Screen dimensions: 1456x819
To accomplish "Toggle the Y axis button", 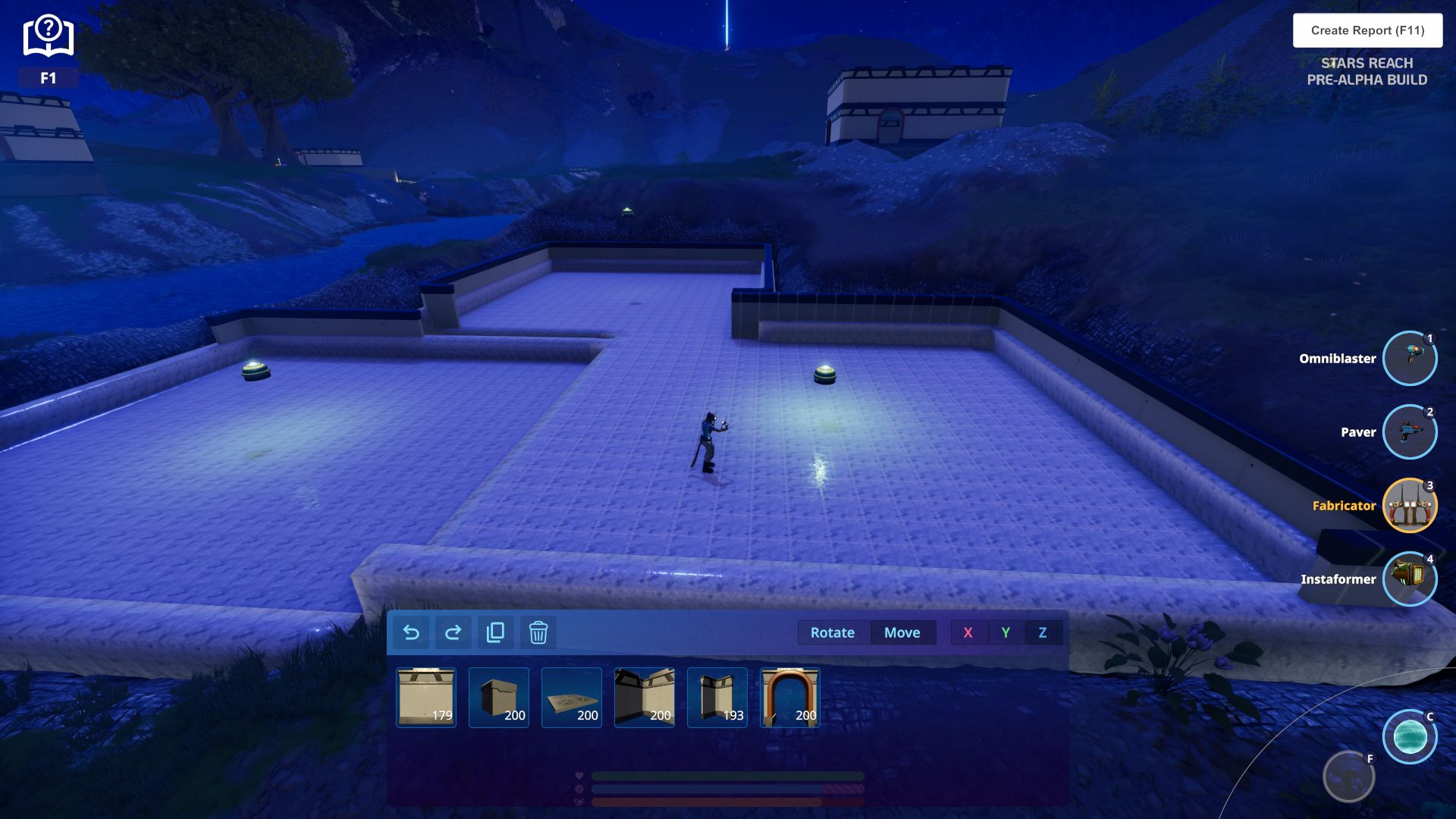I will click(x=1006, y=632).
